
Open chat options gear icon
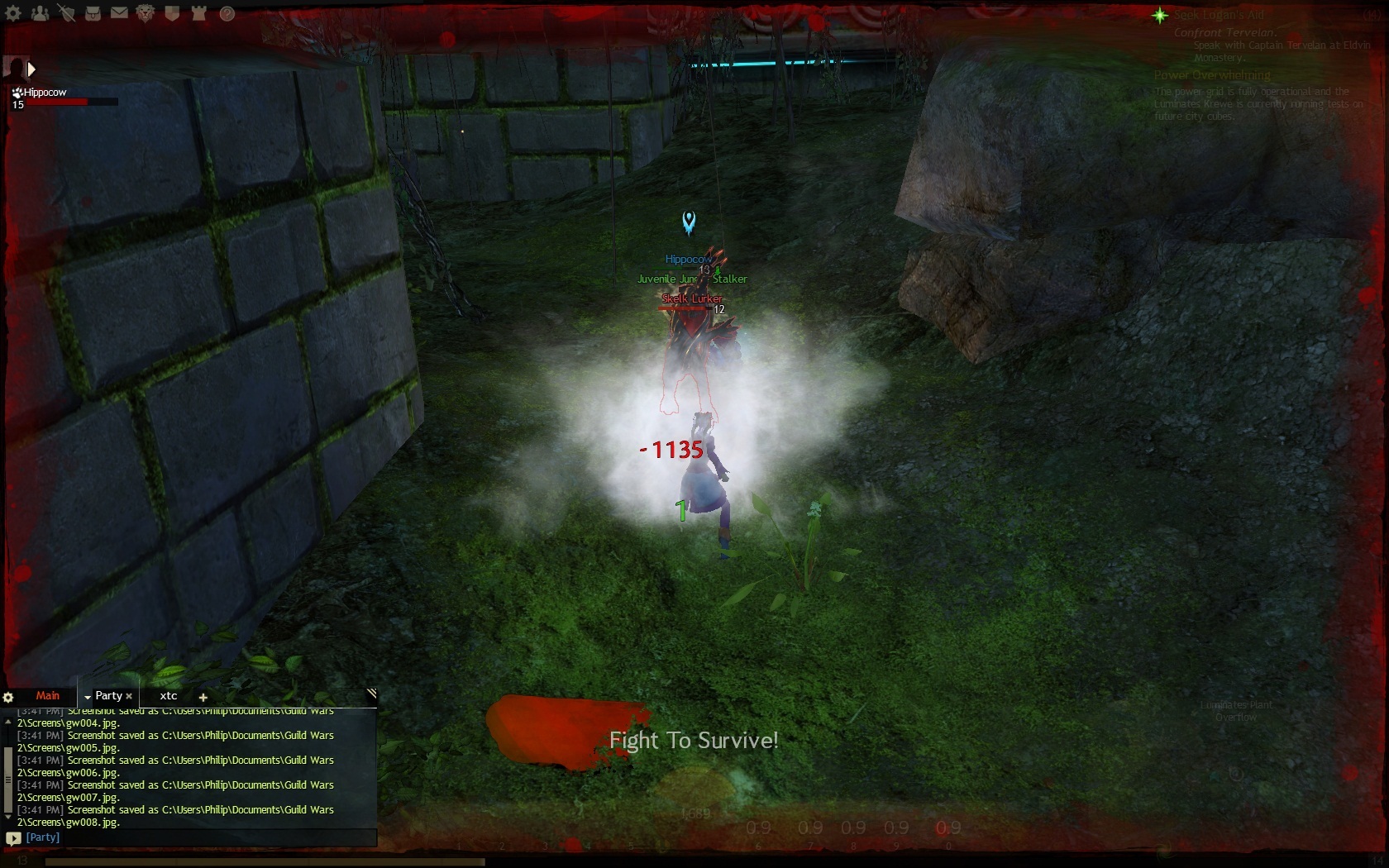[8, 697]
